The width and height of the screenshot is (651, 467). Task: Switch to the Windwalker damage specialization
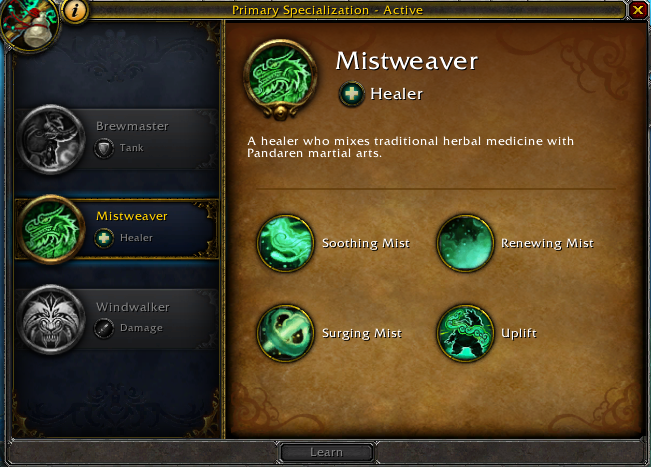click(115, 316)
